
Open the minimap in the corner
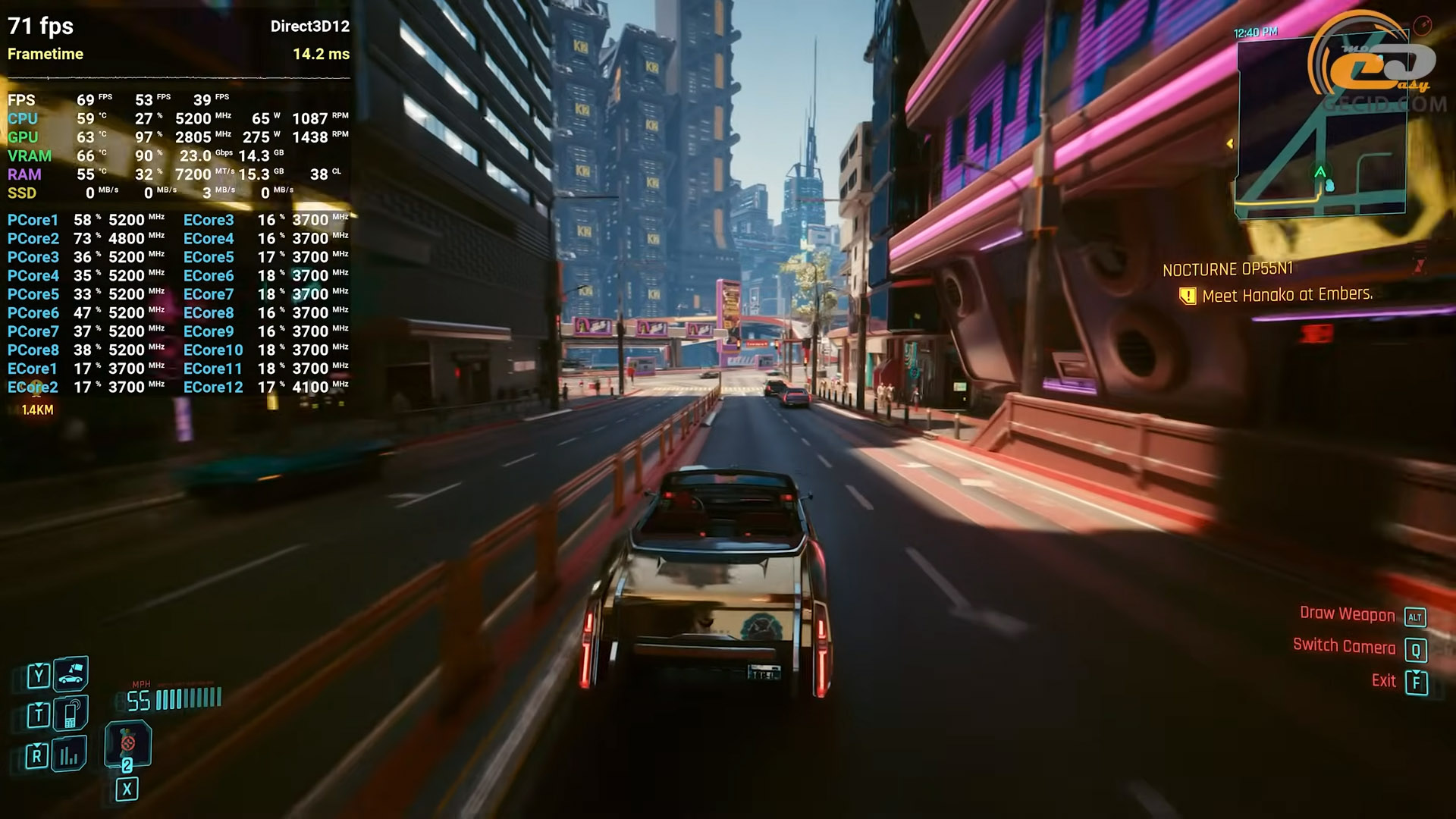[x=1320, y=129]
